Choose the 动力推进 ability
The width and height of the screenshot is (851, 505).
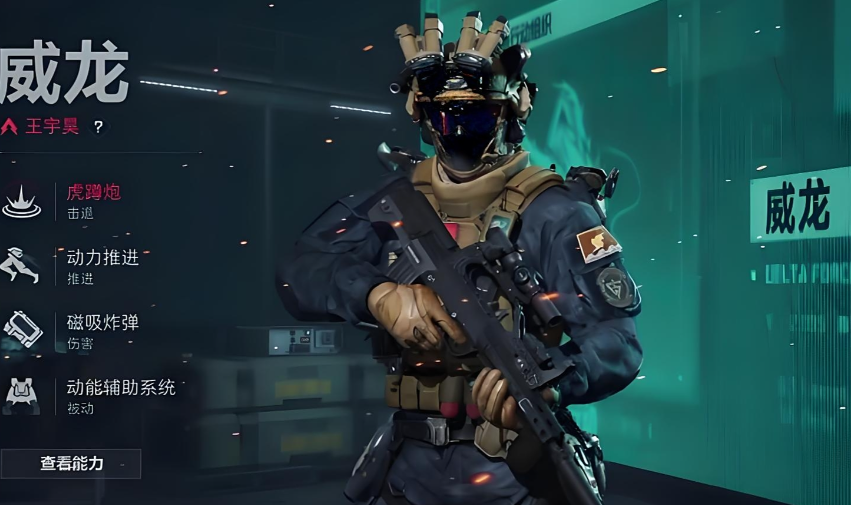tap(102, 265)
